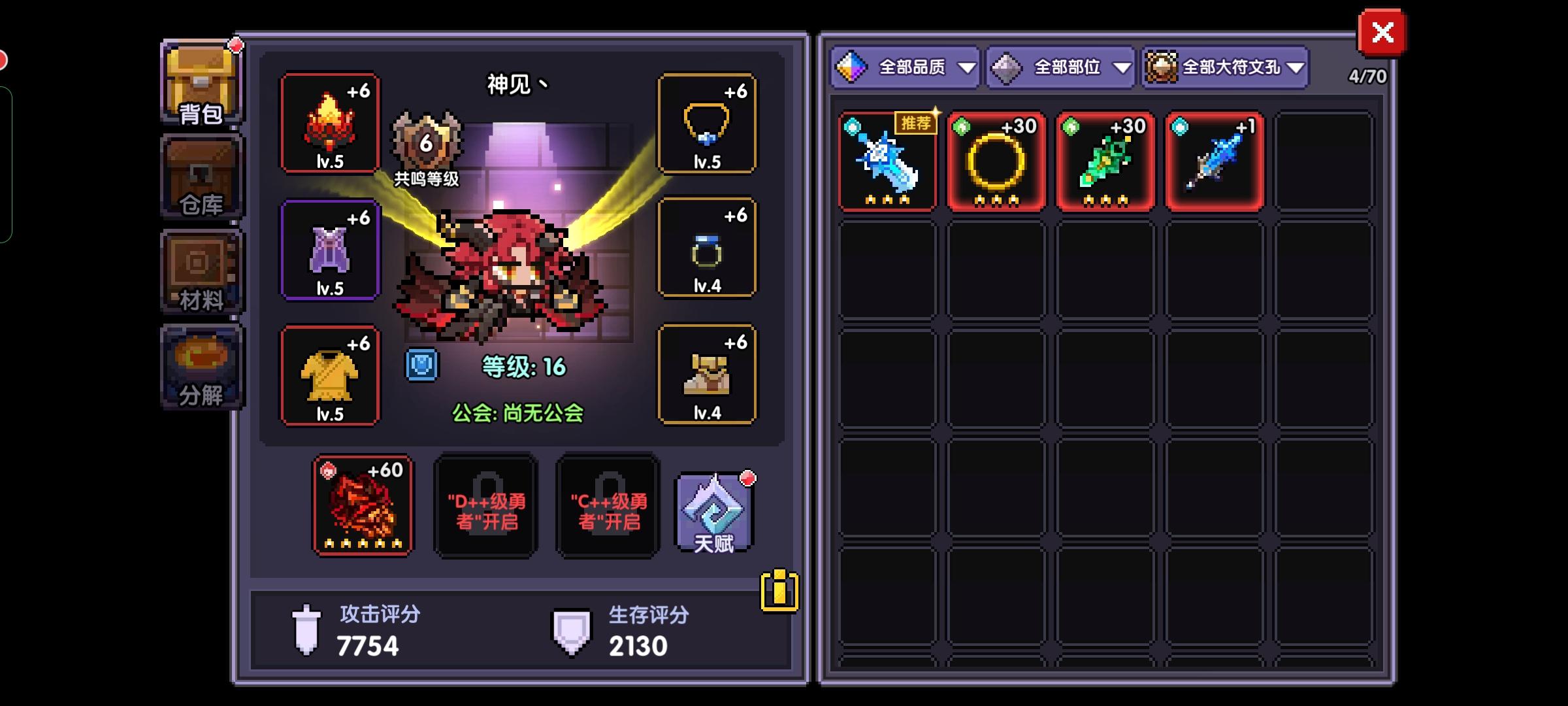View the +60 pet stone with five stars
This screenshot has width=1568, height=706.
363,507
